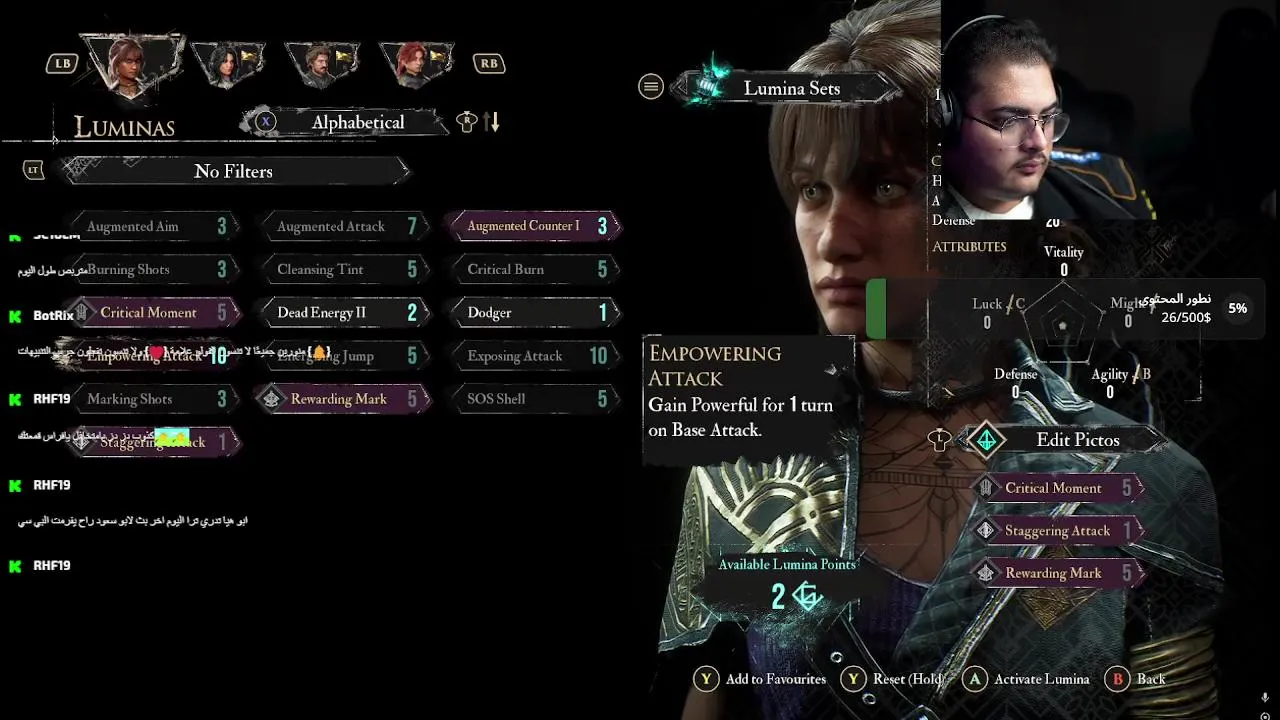Screen dimensions: 1280x720
Task: Select the SOS Shell lumina
Action: 532,399
